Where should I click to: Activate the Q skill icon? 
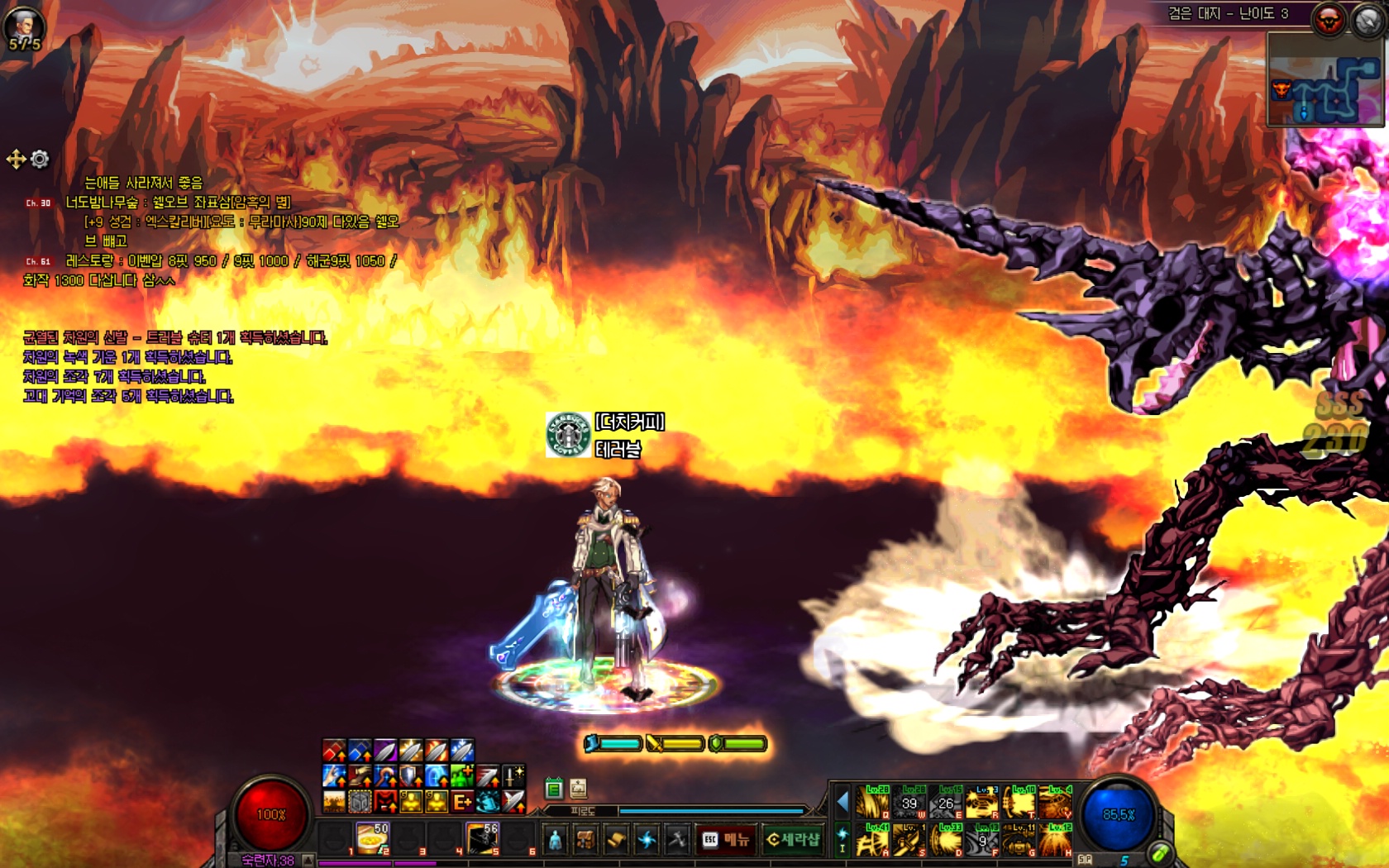point(872,802)
